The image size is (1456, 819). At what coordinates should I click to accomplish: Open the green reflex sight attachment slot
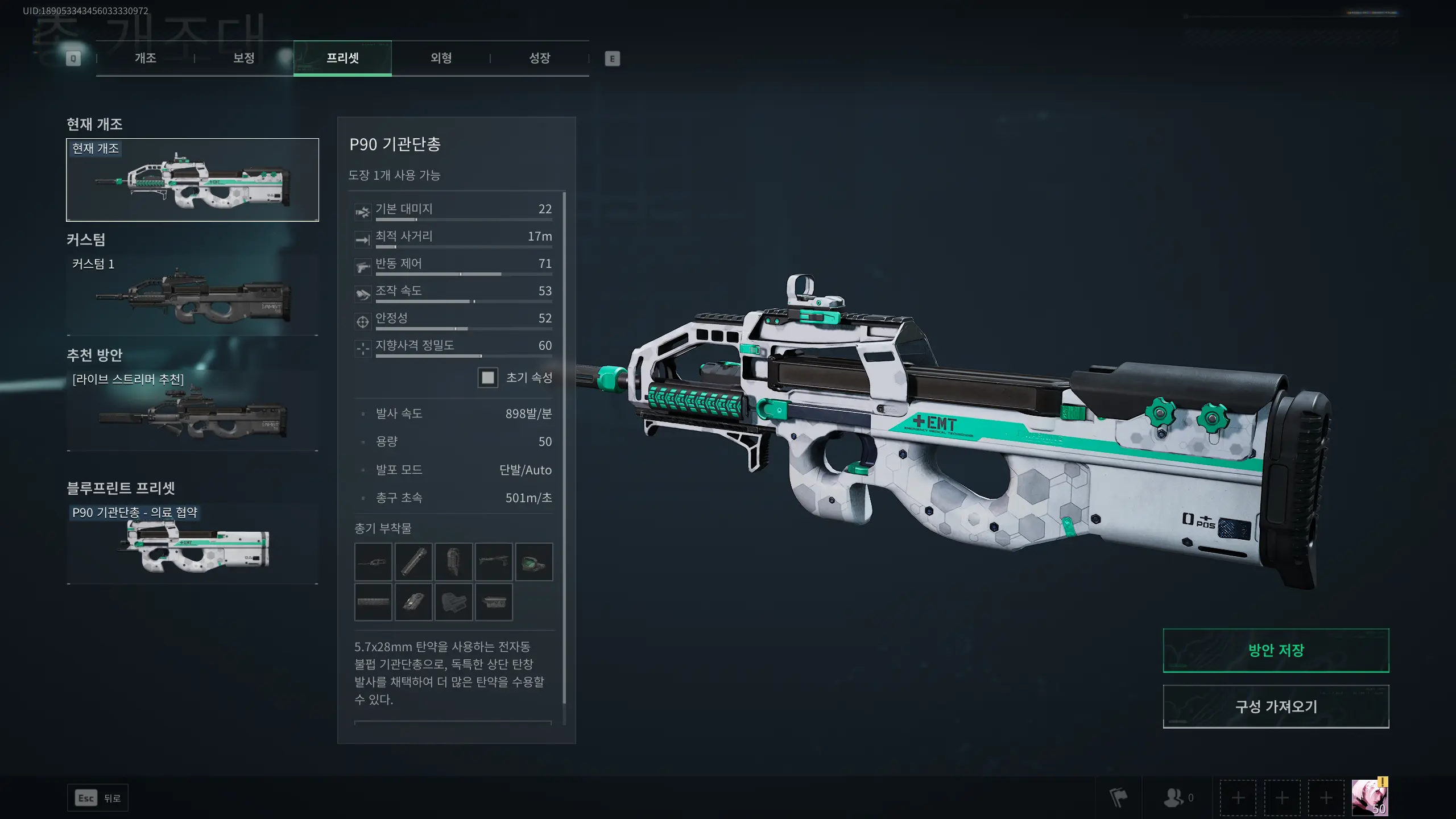[535, 562]
